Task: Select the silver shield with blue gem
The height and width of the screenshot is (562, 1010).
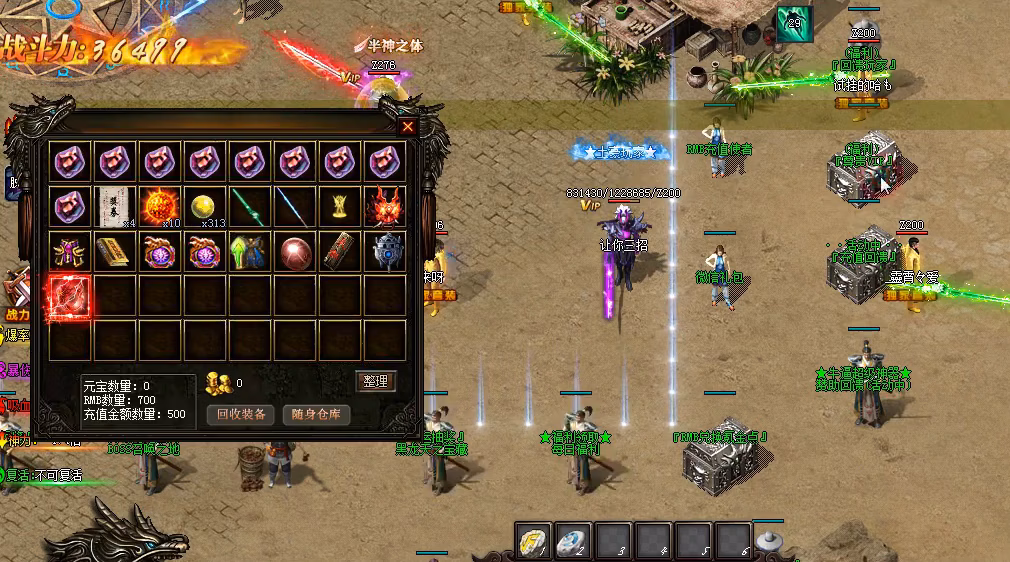Action: [x=385, y=251]
